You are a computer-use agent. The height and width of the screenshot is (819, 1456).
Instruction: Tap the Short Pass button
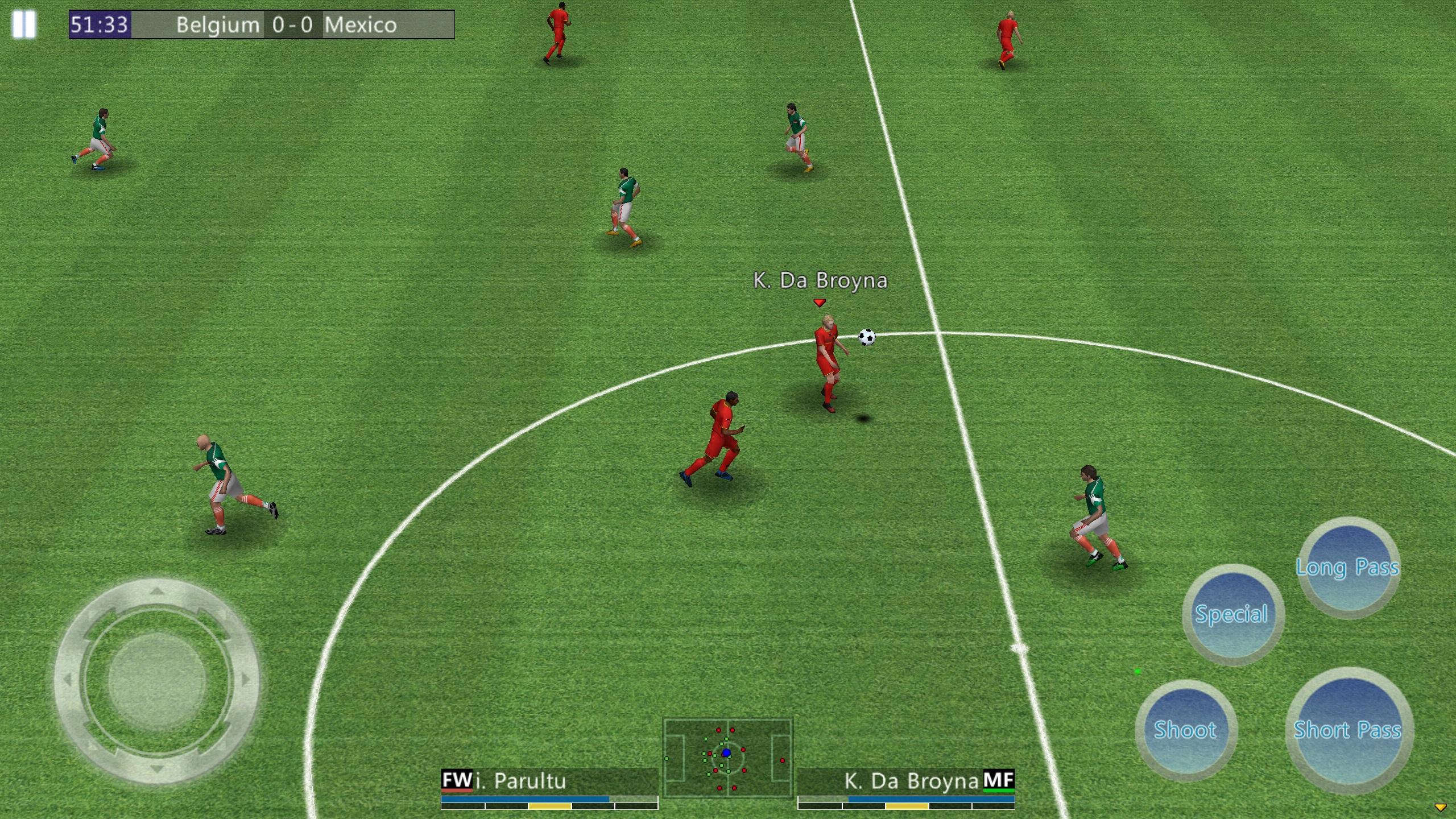(x=1349, y=730)
